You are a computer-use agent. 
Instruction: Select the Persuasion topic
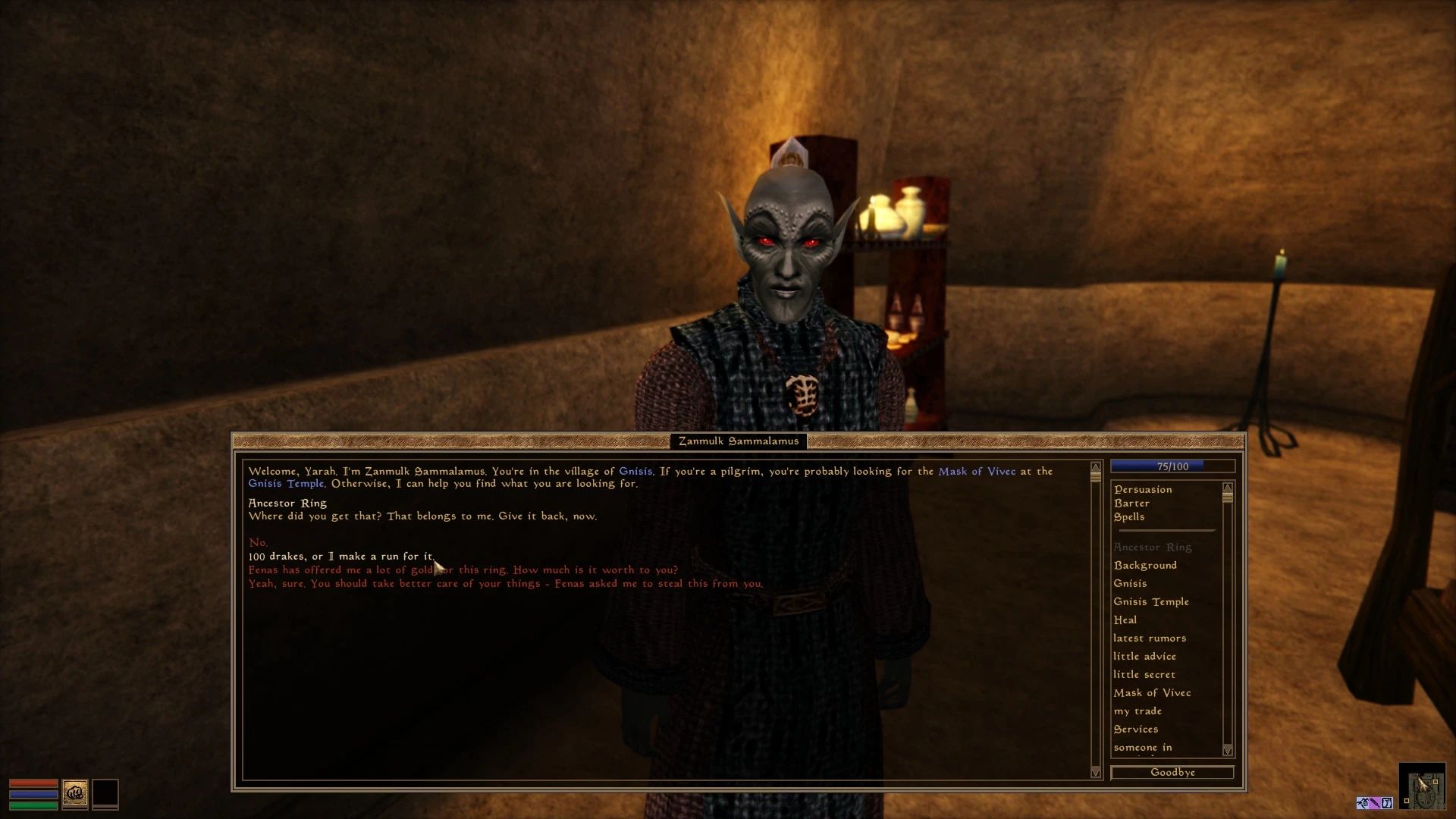[1142, 489]
